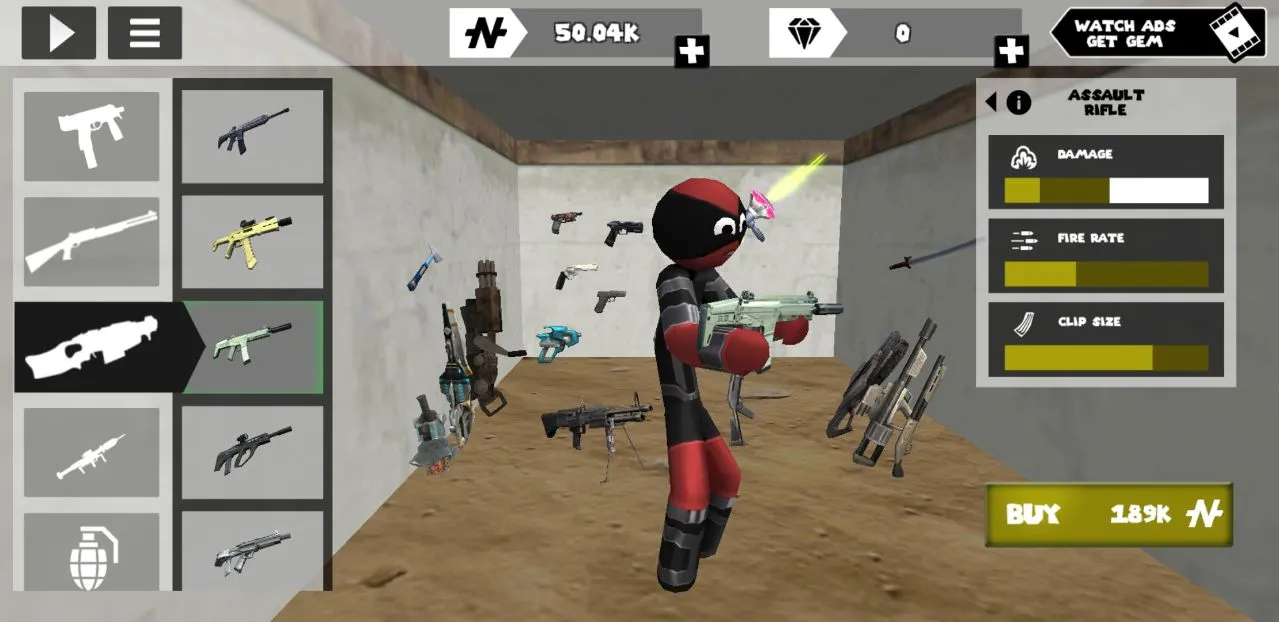Switch to the shotgun category
Screen dimensions: 1279x622
pos(91,241)
